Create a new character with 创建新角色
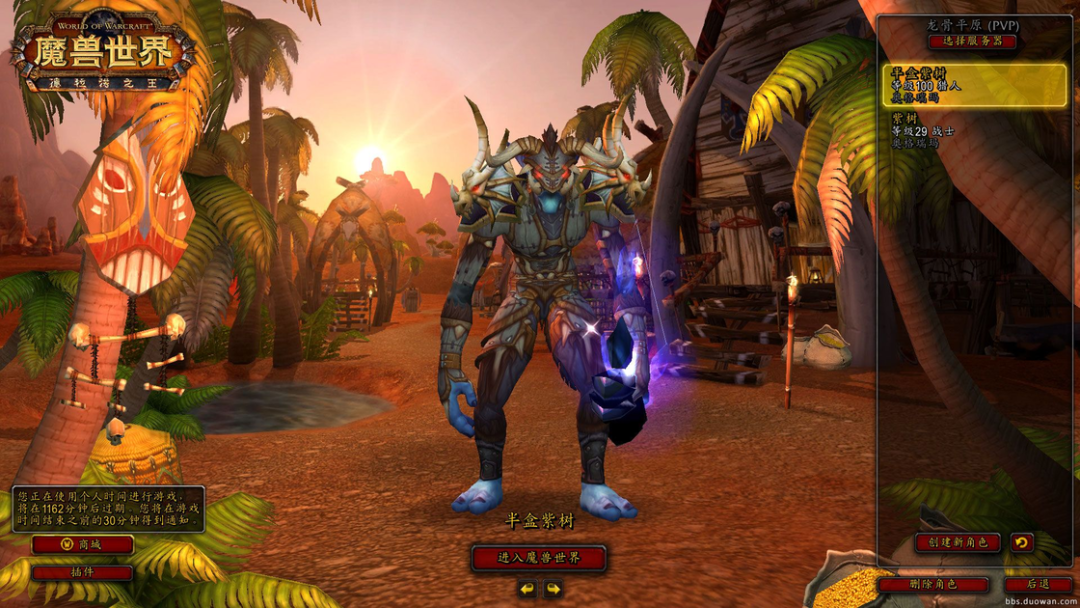 [x=957, y=542]
